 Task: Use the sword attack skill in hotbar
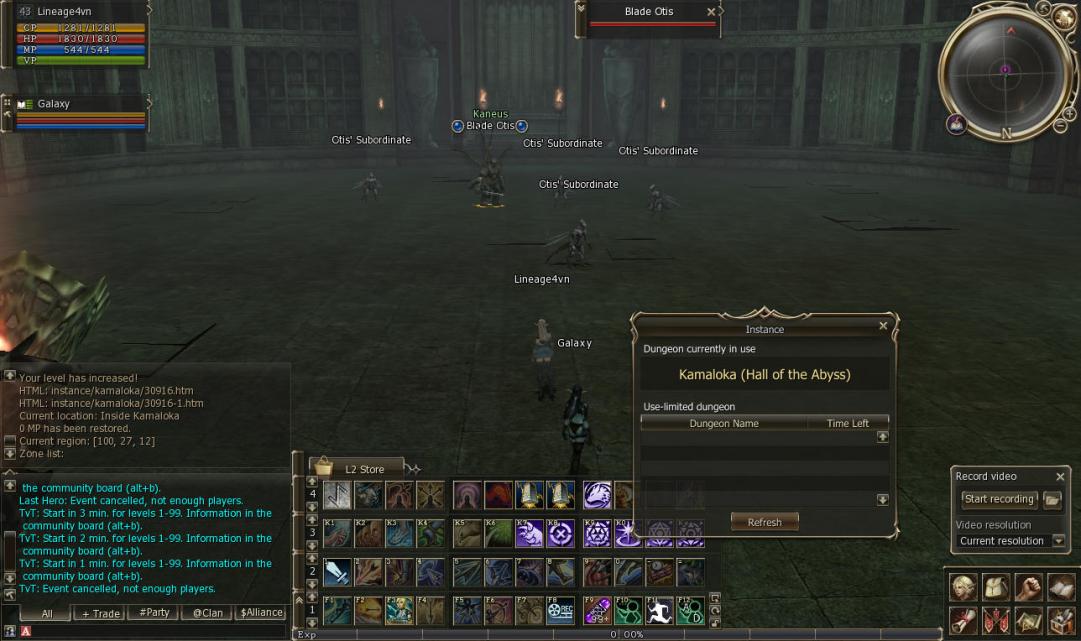click(337, 573)
